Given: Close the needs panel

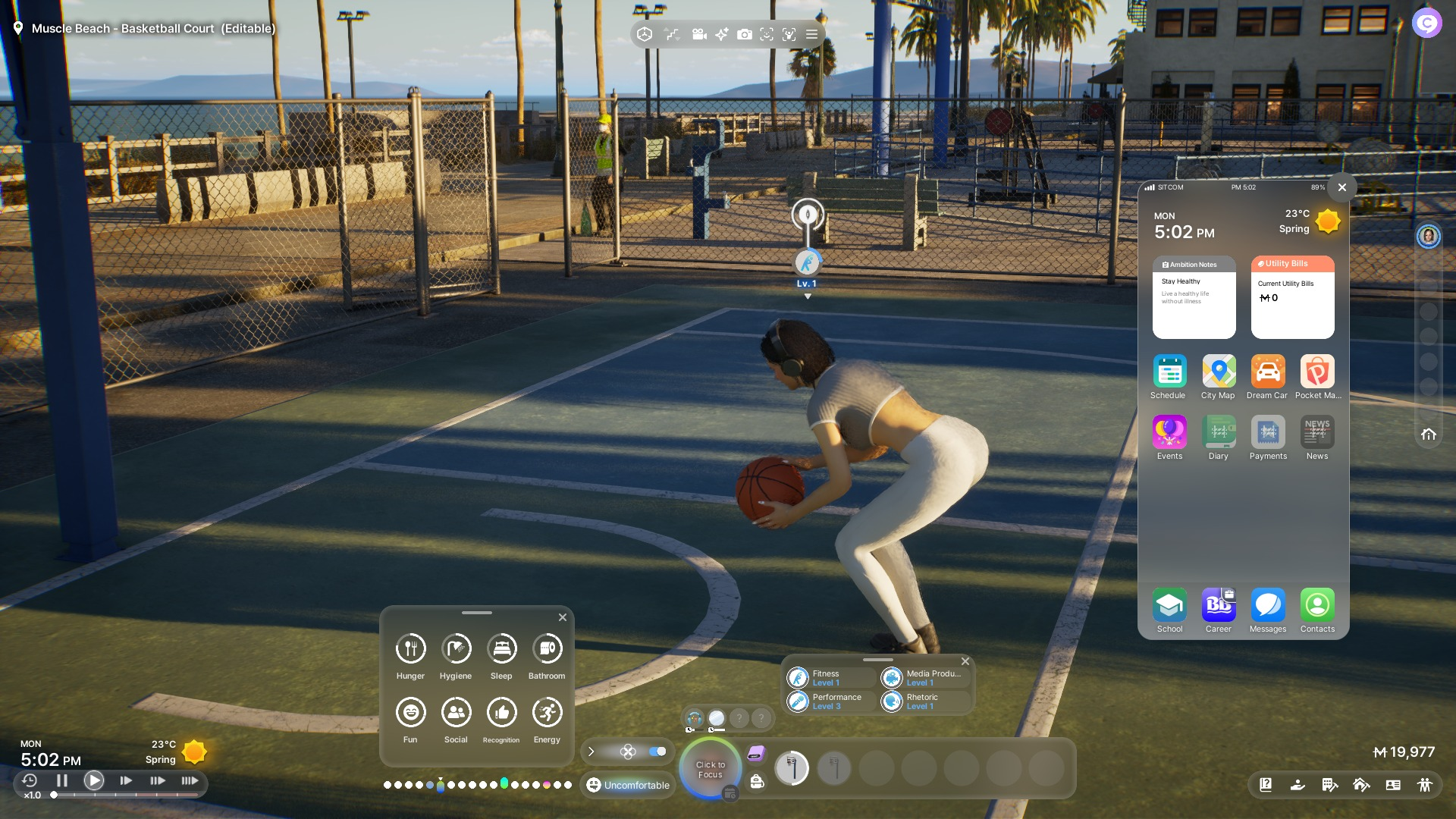Looking at the screenshot, I should (x=563, y=617).
